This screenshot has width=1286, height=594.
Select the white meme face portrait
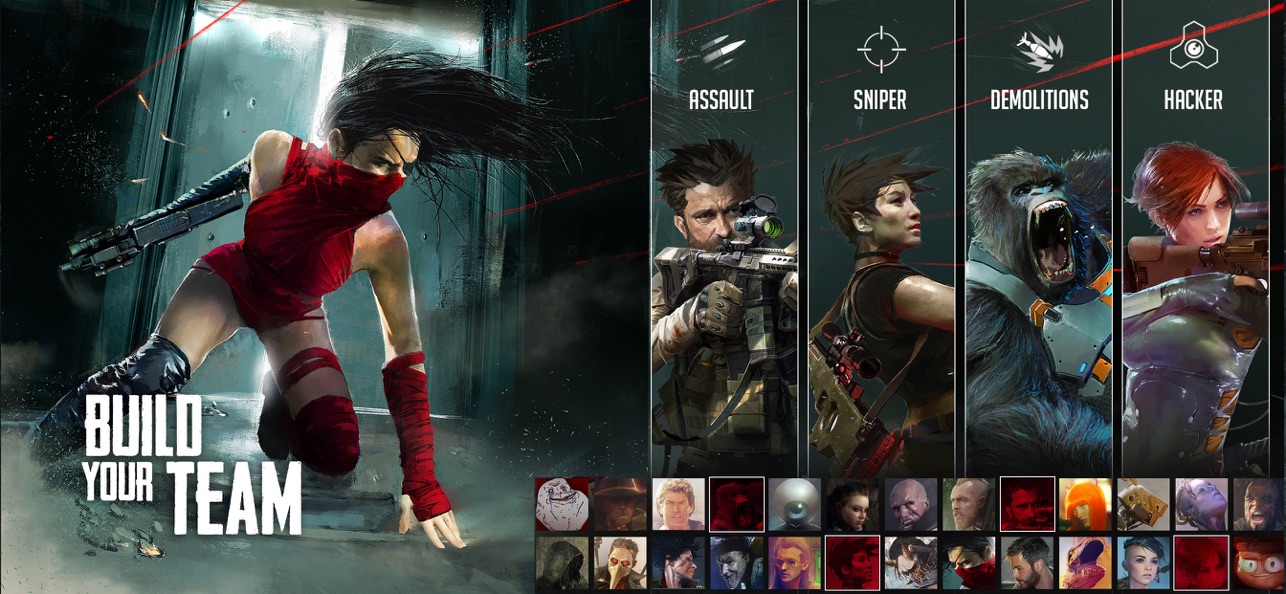[561, 504]
